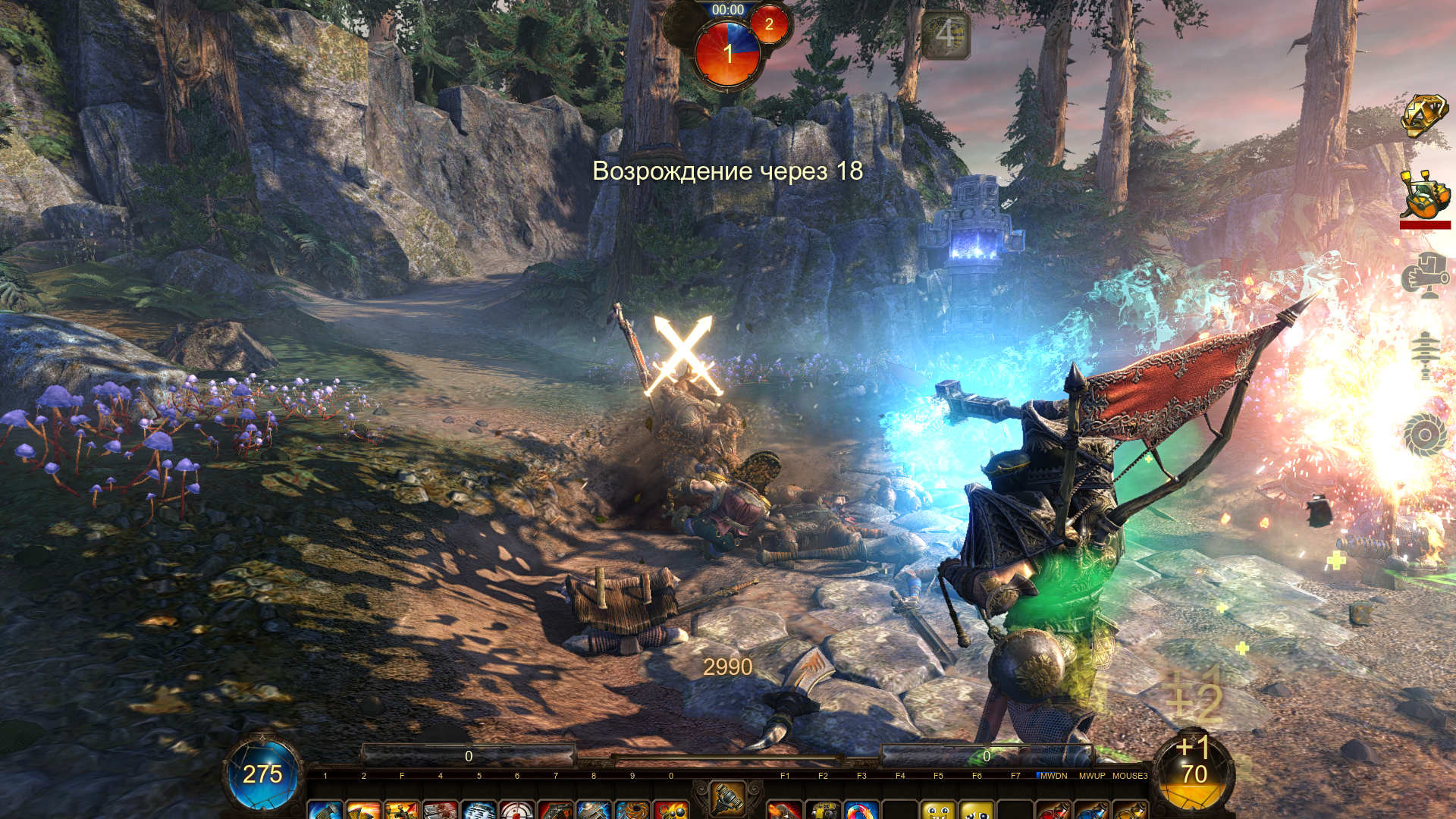Use the chained bombs ability in slot 0
This screenshot has width=1456, height=819.
671,810
